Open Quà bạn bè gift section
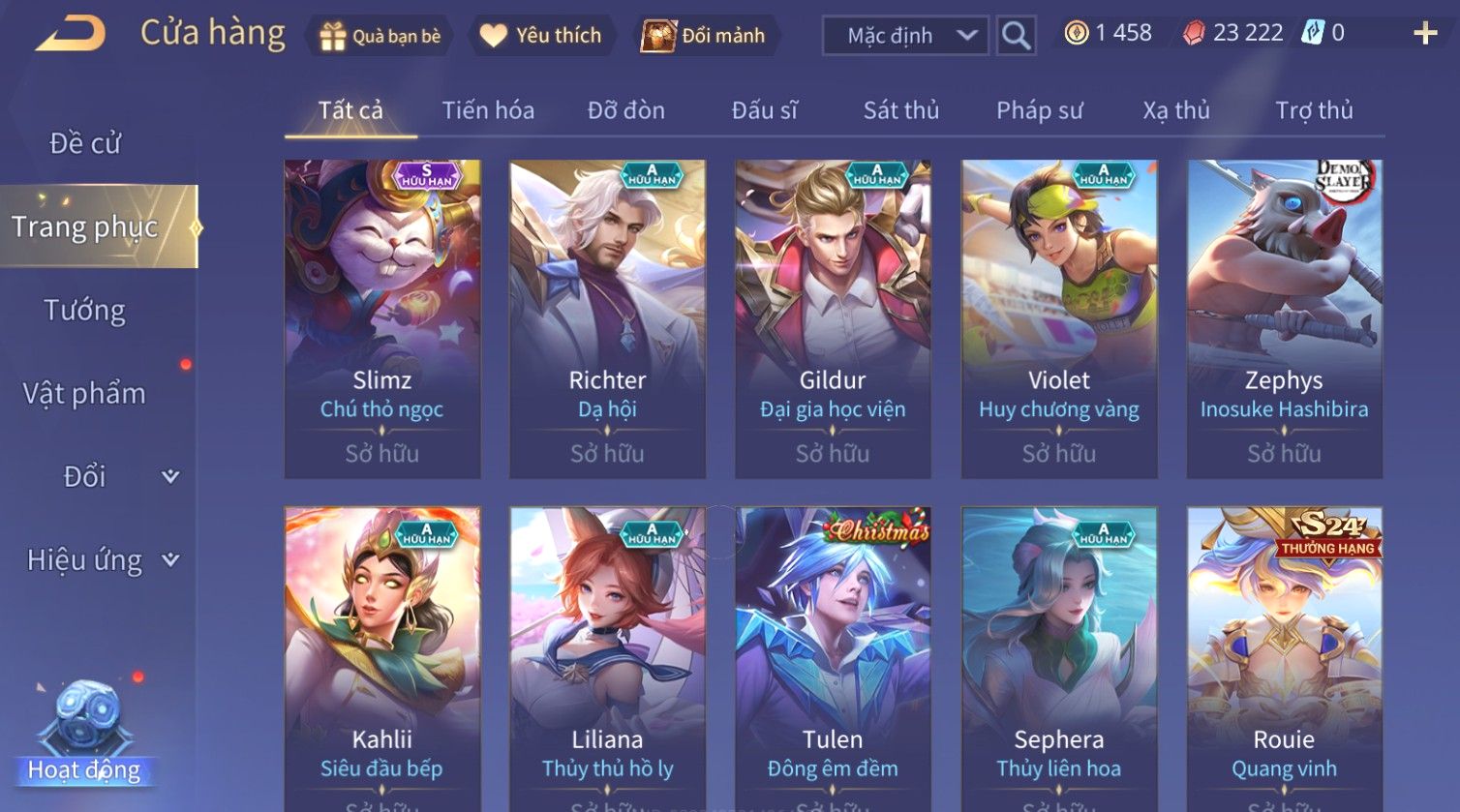Viewport: 1460px width, 812px height. tap(380, 36)
